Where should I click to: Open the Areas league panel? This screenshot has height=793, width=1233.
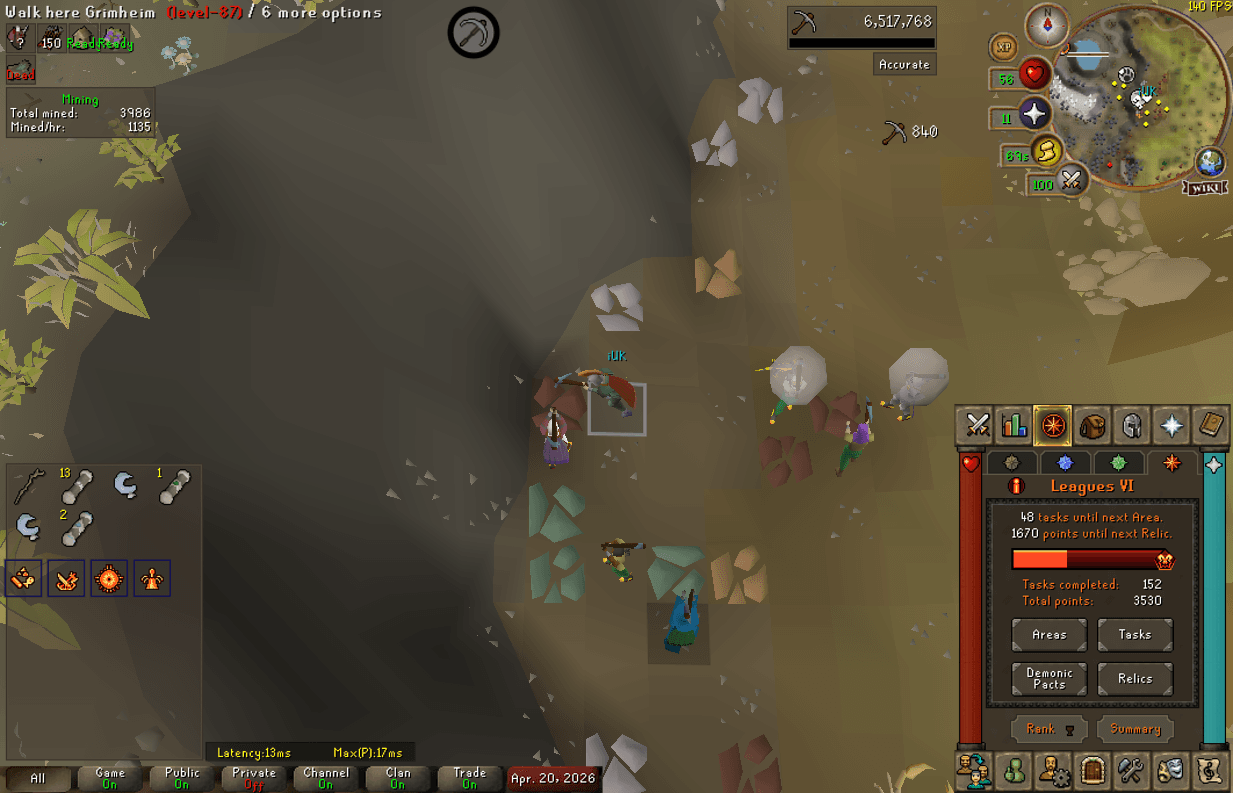click(1049, 635)
